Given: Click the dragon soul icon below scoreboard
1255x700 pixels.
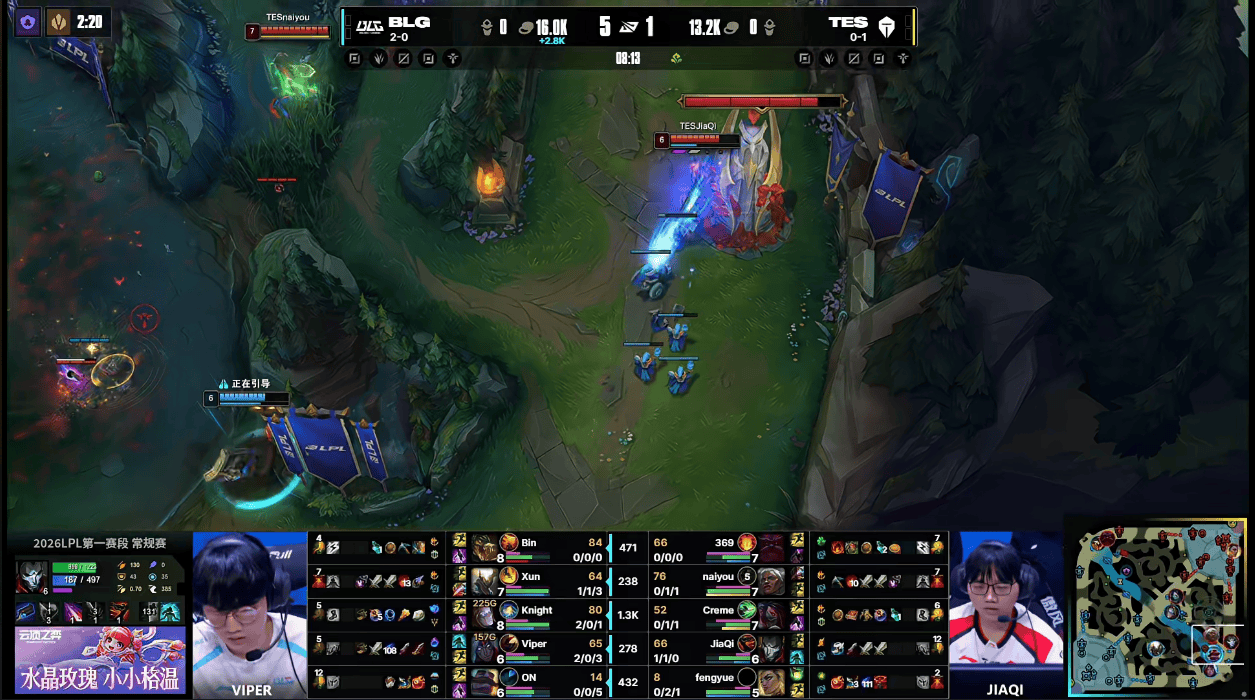Looking at the screenshot, I should (677, 58).
